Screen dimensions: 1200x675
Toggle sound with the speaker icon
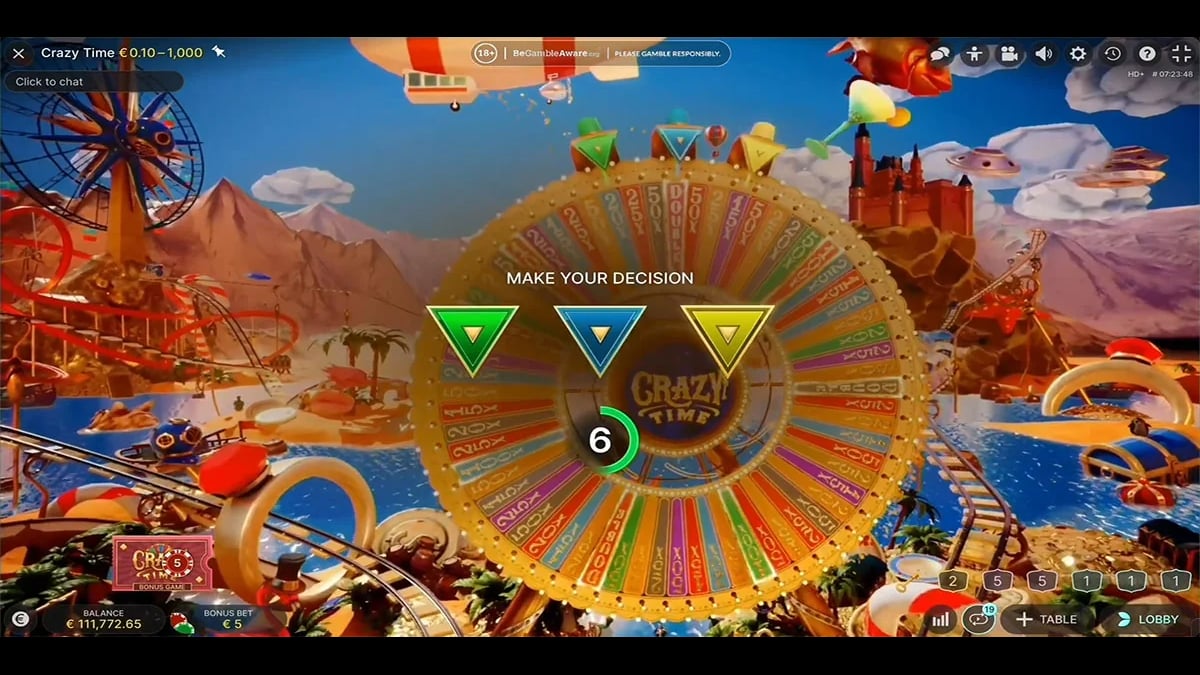(x=1044, y=54)
